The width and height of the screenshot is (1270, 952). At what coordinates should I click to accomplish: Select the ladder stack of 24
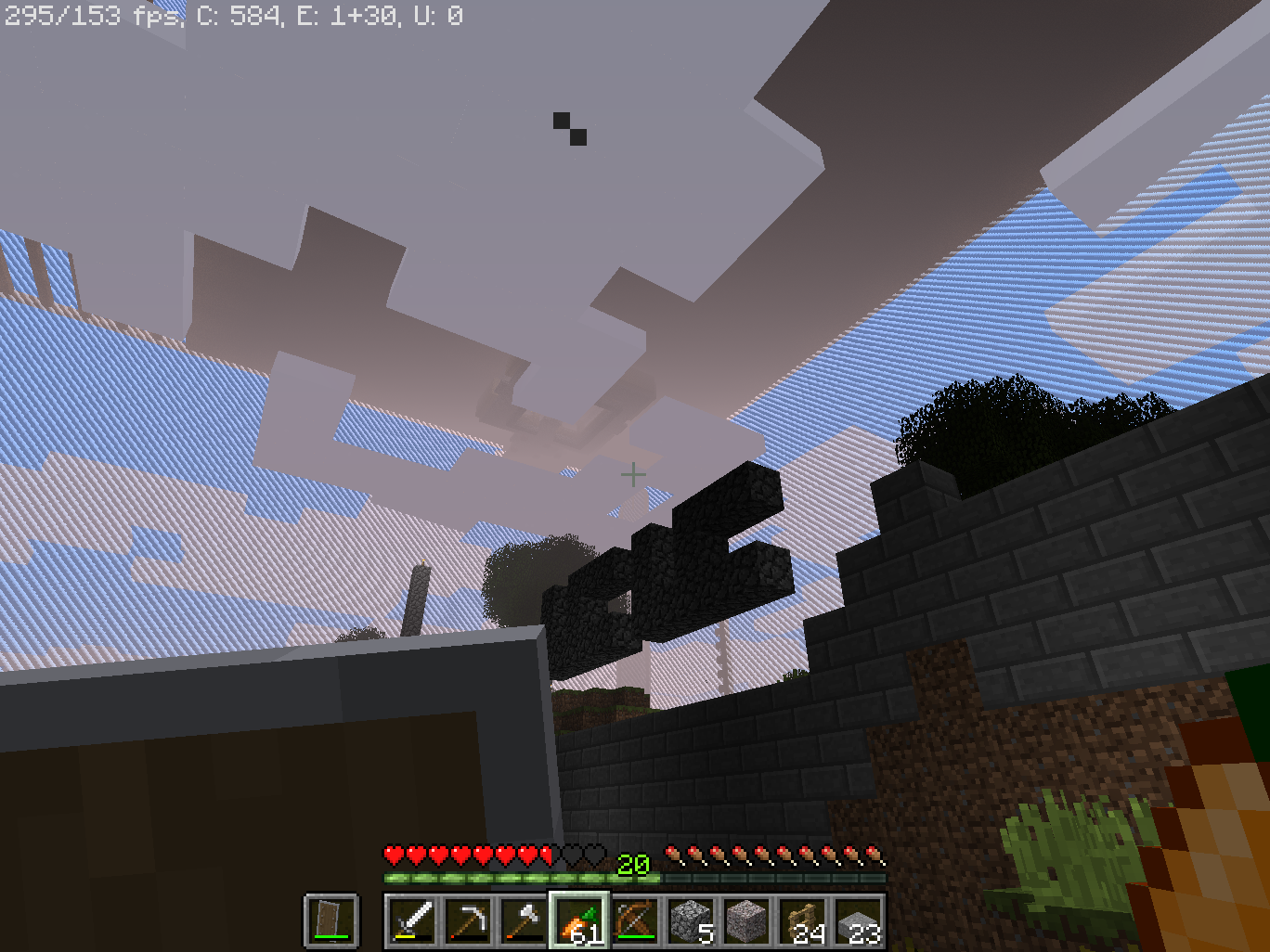(x=803, y=921)
